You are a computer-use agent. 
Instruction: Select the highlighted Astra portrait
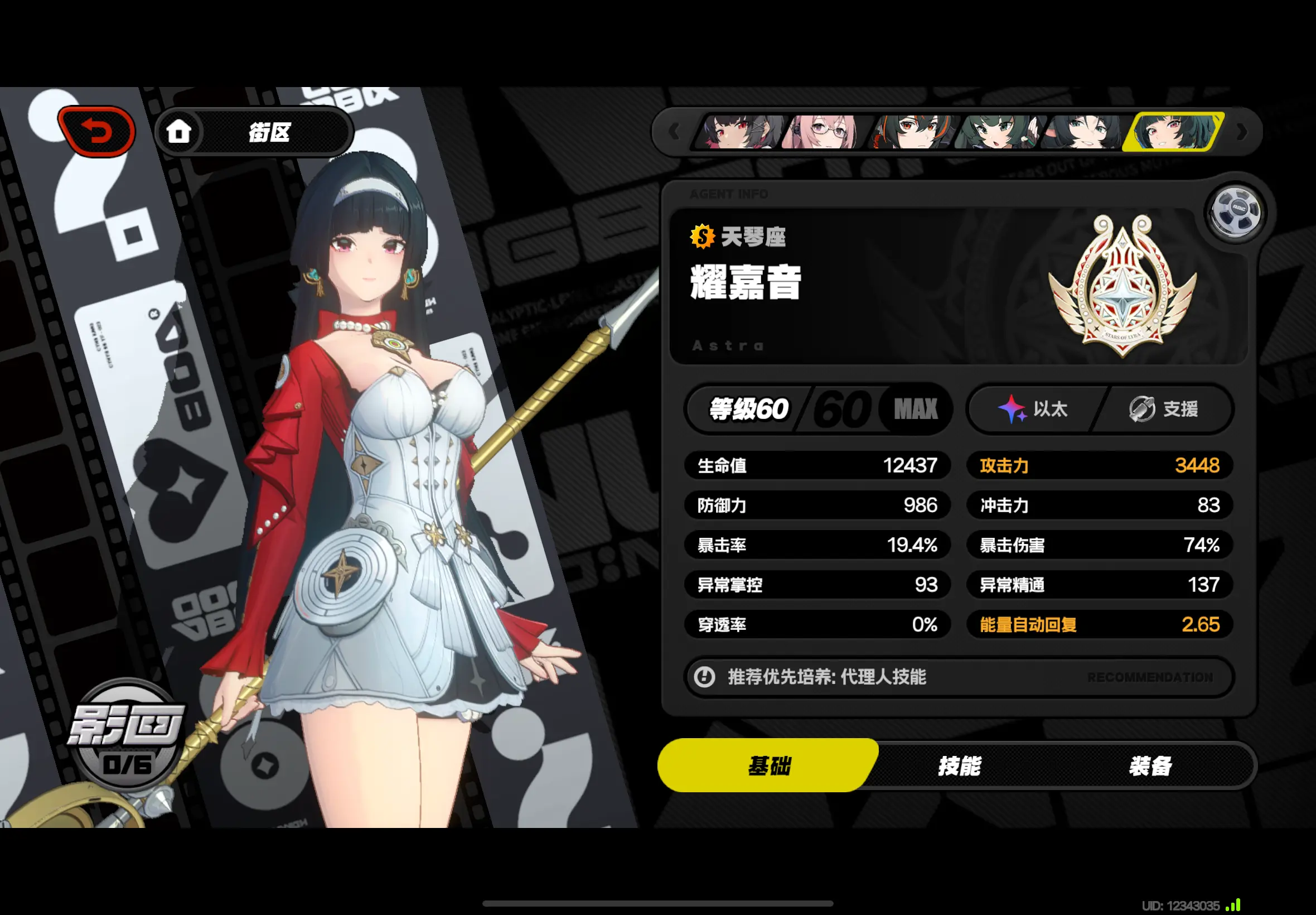tap(1173, 132)
